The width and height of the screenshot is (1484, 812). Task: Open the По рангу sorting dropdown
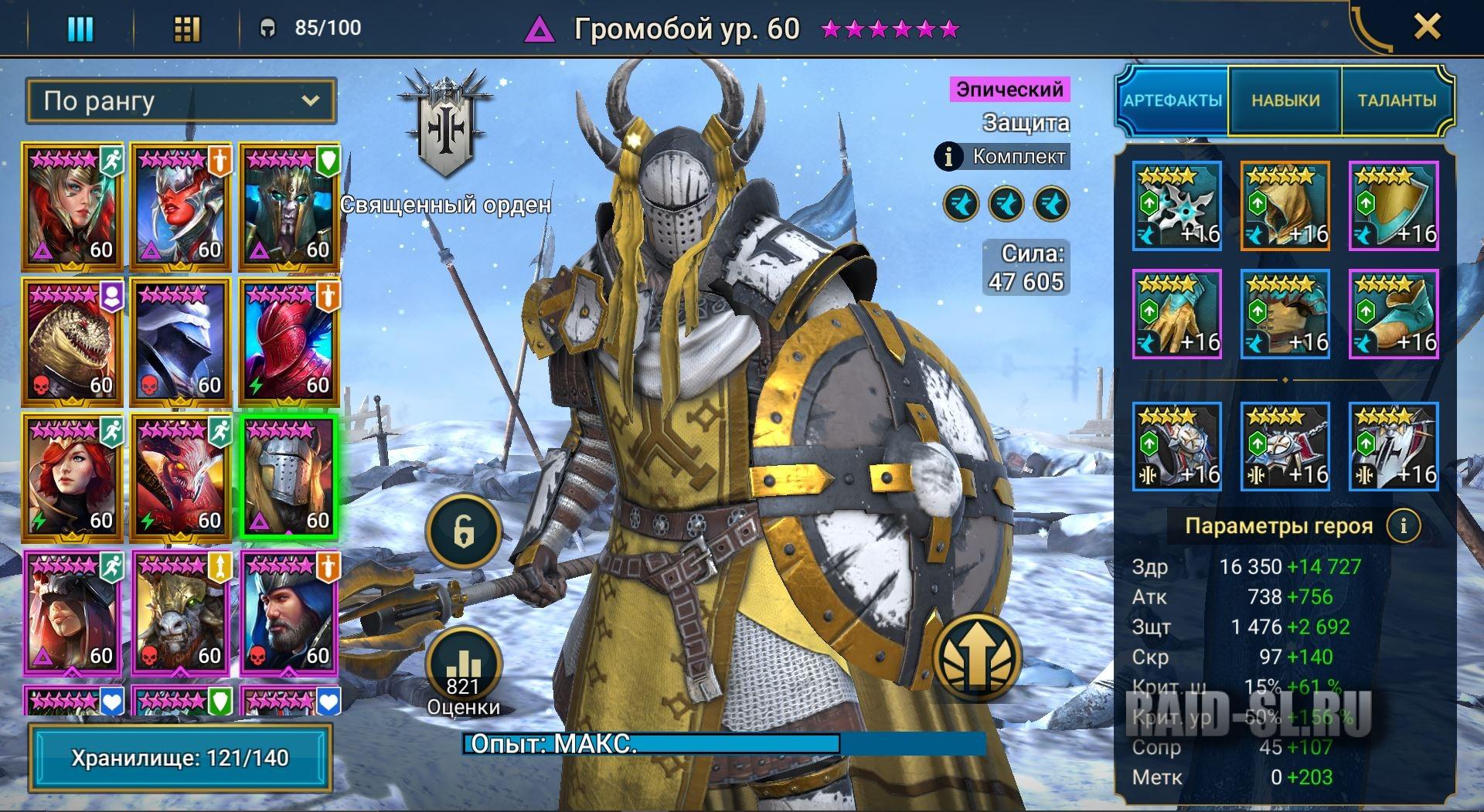[182, 100]
